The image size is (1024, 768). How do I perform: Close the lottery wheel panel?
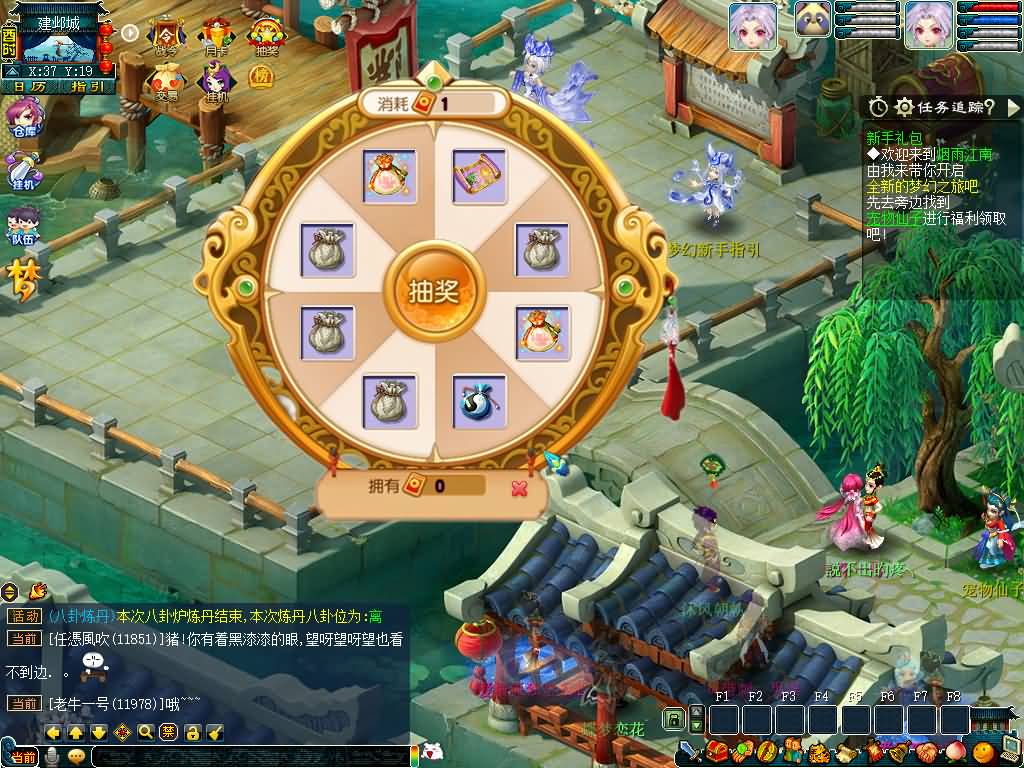(x=519, y=487)
